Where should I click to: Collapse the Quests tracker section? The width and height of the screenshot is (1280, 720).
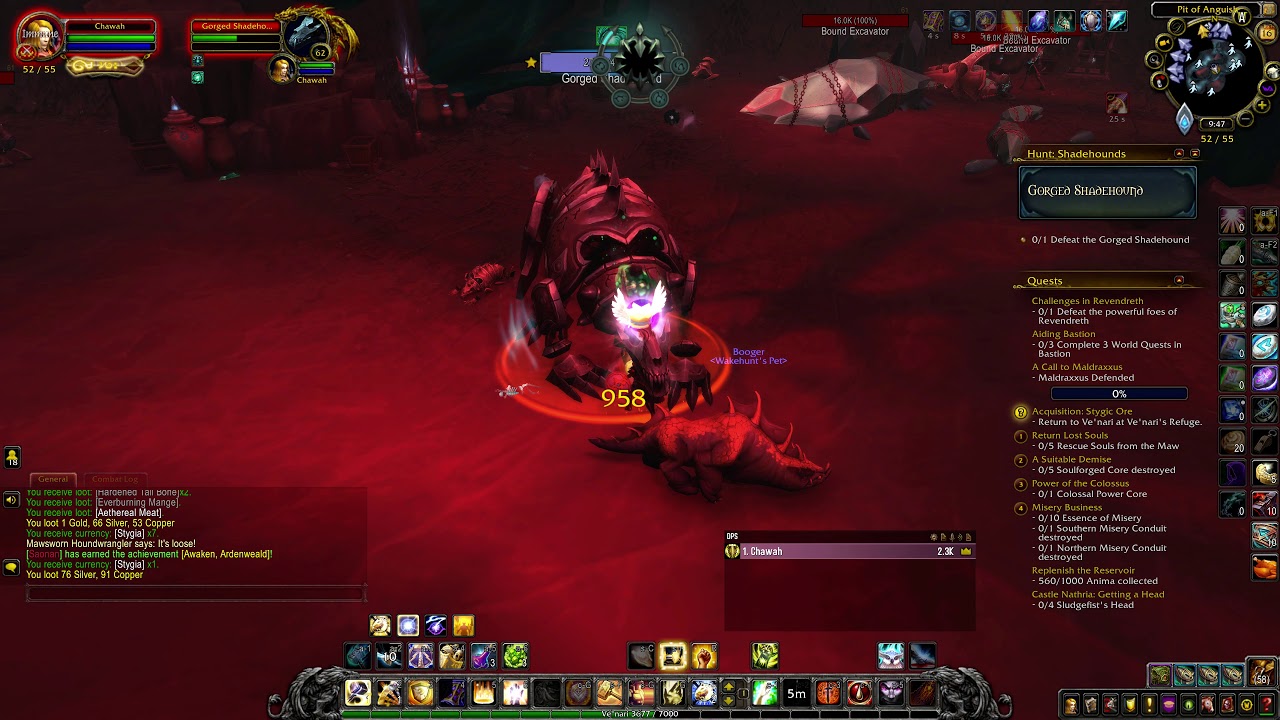(x=1179, y=281)
